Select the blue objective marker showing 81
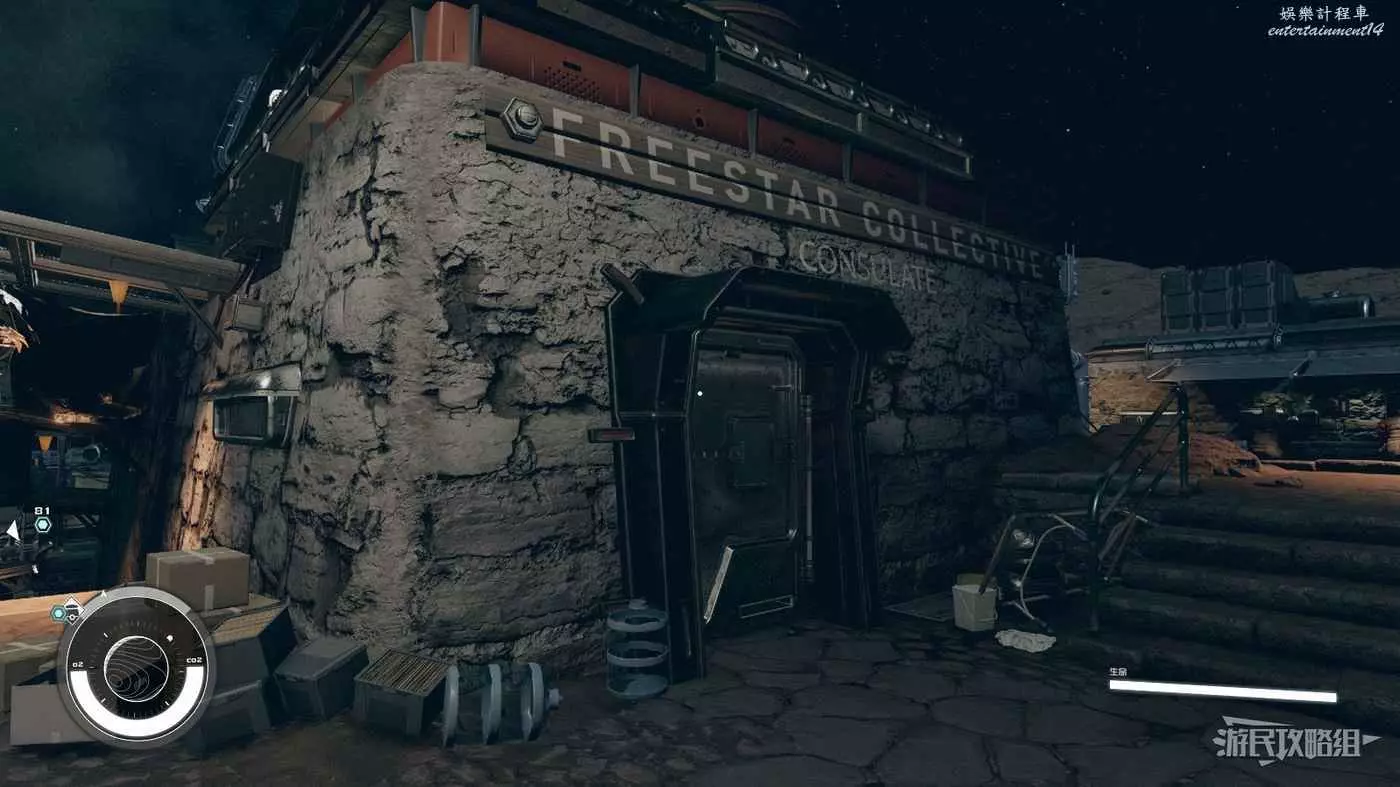Viewport: 1400px width, 787px height. pos(43,524)
